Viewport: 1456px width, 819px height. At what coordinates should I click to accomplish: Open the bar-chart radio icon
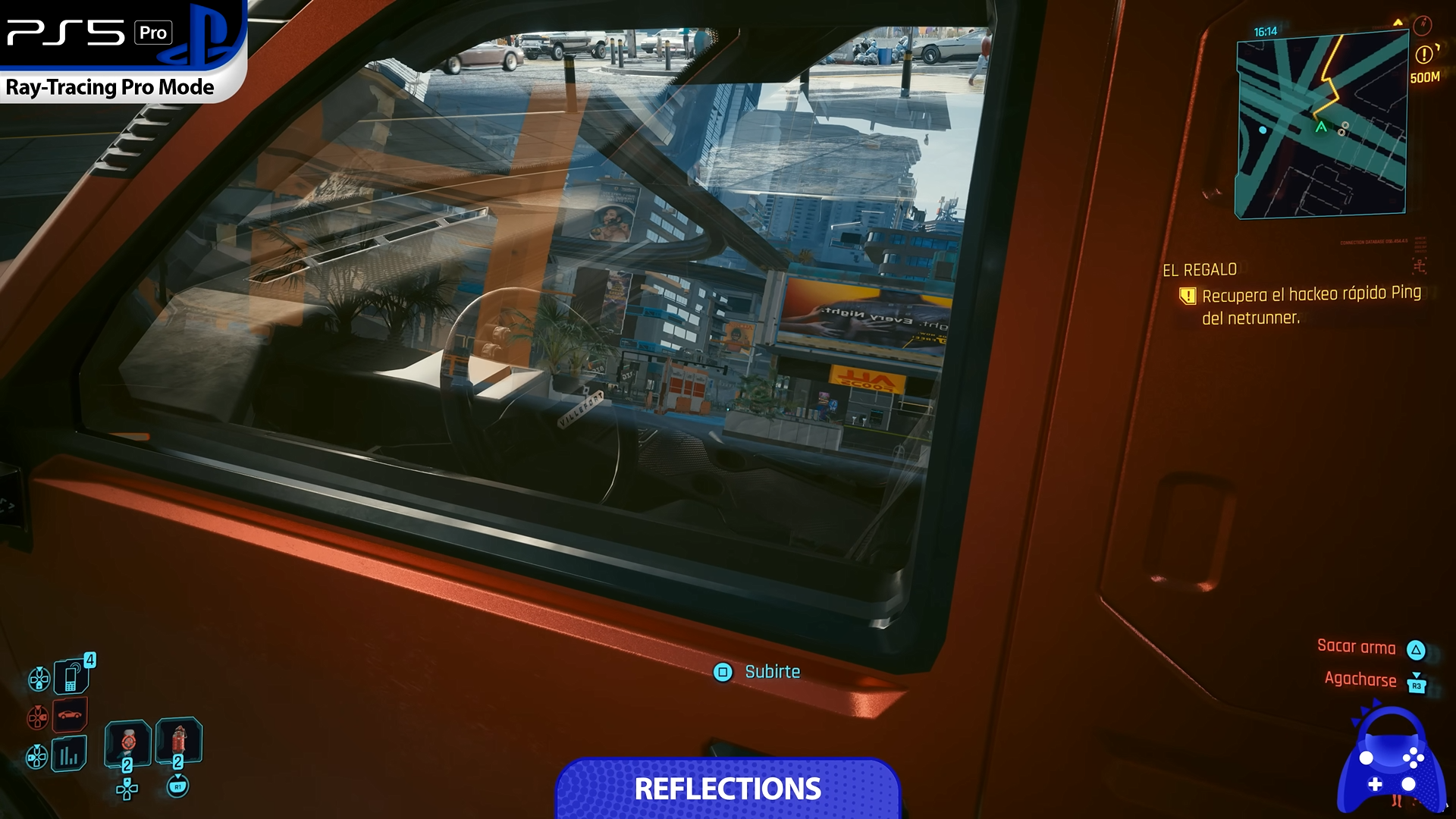[x=69, y=755]
